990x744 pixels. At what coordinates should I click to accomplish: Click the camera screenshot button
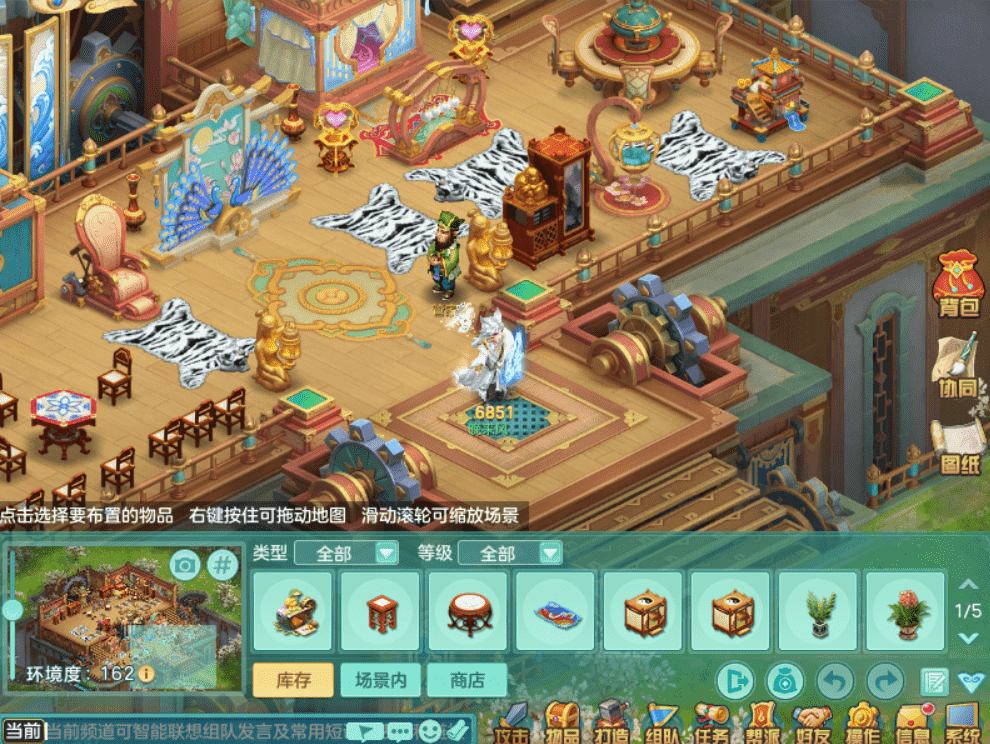[185, 565]
